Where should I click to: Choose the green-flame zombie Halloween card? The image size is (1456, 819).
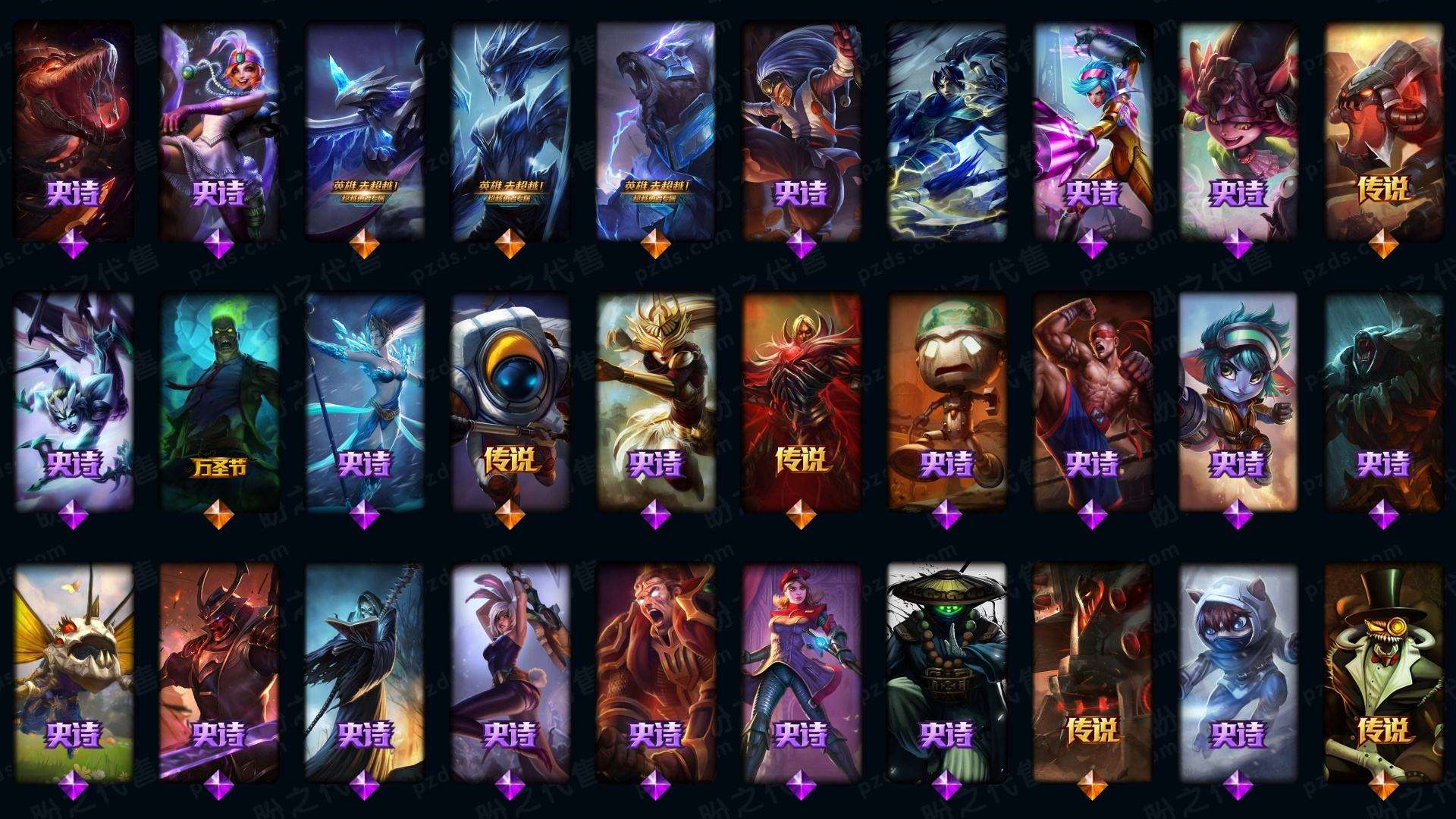tap(218, 400)
